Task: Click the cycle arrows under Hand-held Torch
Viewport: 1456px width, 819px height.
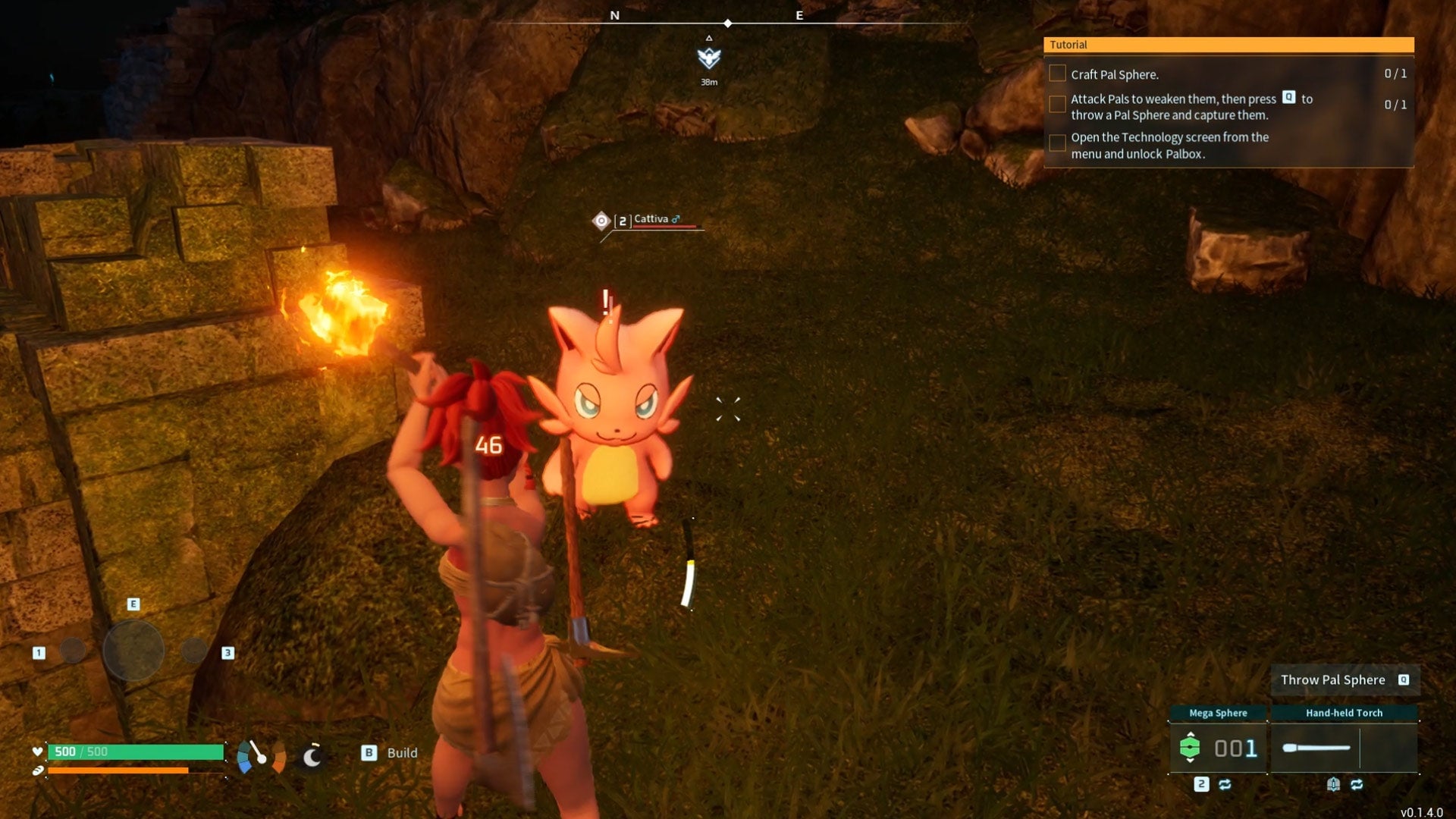Action: 1357,786
